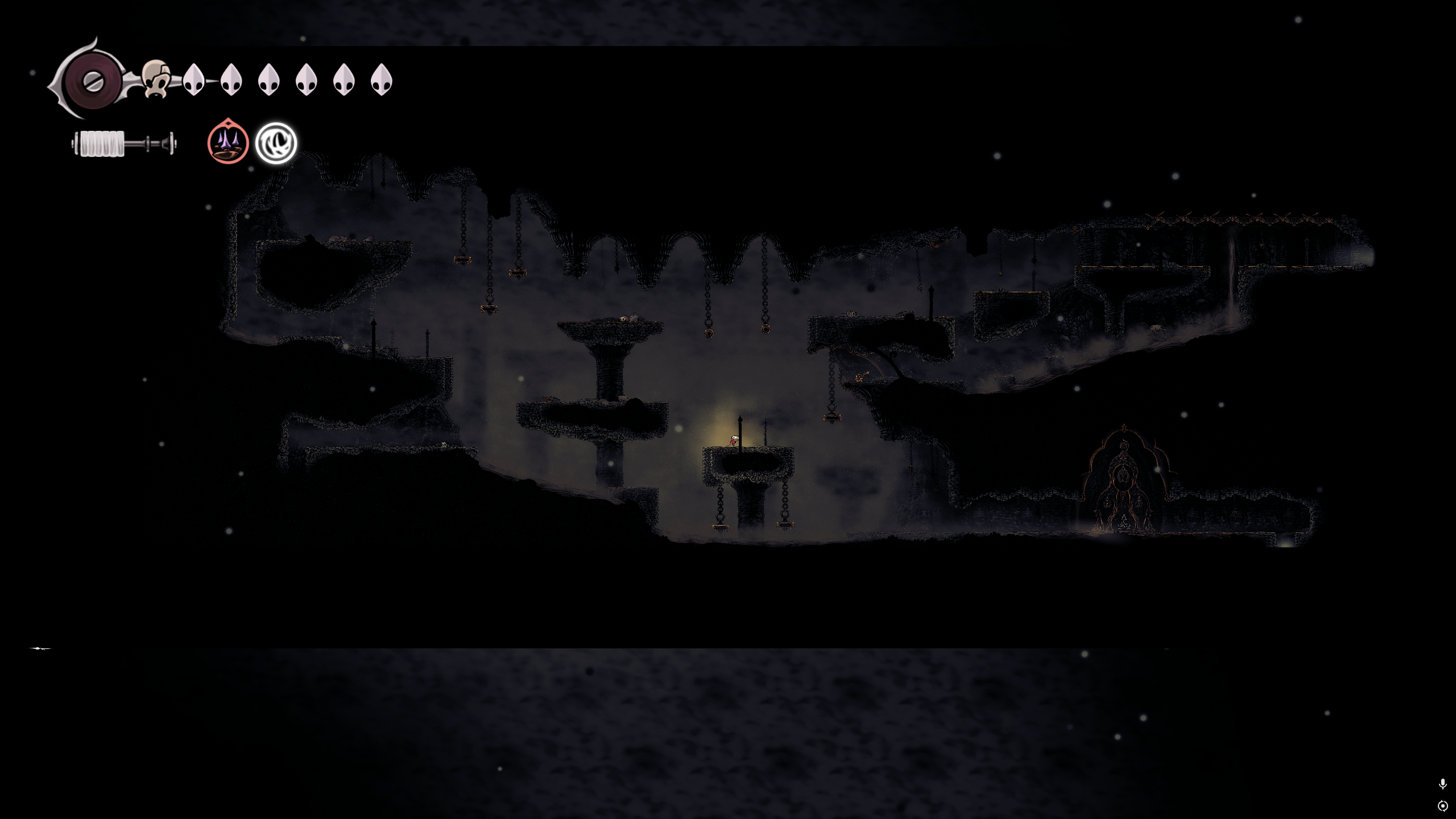
Task: Click the crest emblem with the dark disc
Action: (92, 81)
